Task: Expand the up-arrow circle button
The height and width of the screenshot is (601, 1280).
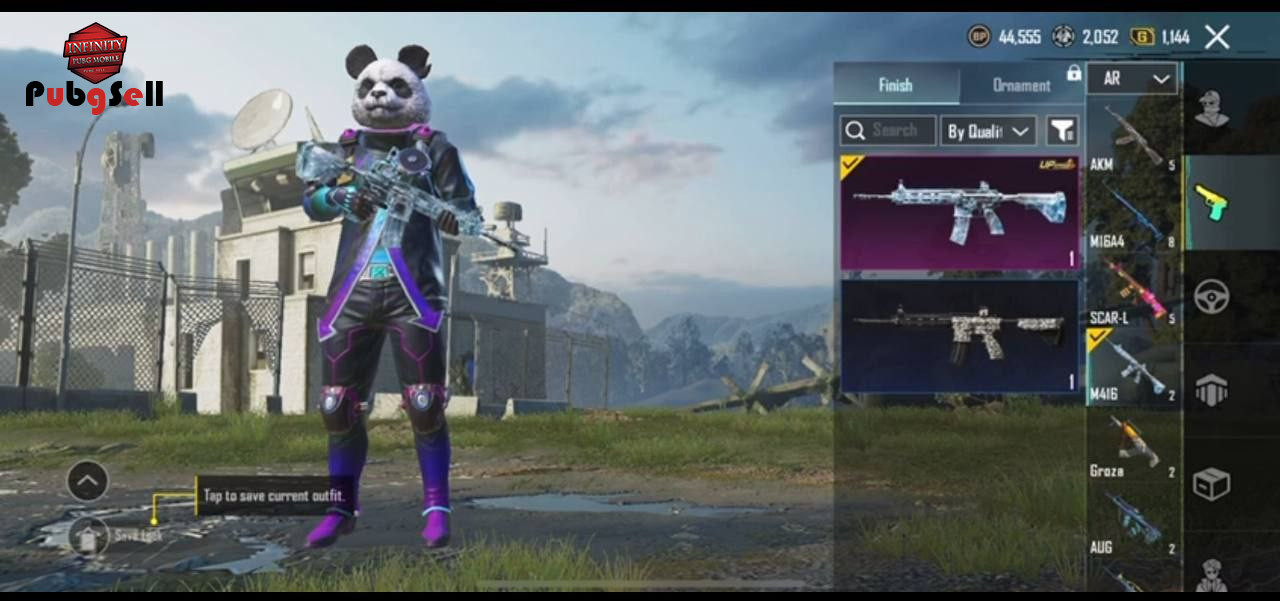Action: pos(88,482)
